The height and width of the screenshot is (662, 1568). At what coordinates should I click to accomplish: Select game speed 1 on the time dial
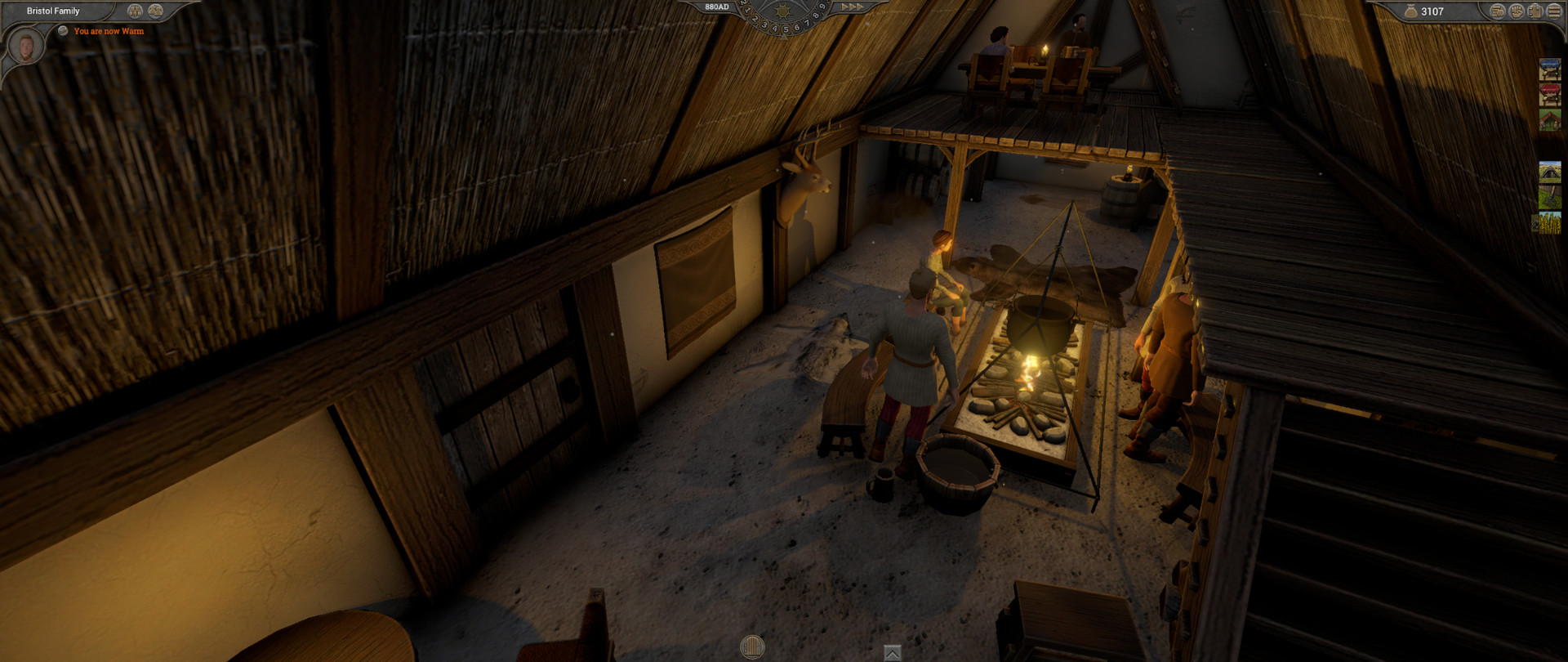click(x=748, y=11)
